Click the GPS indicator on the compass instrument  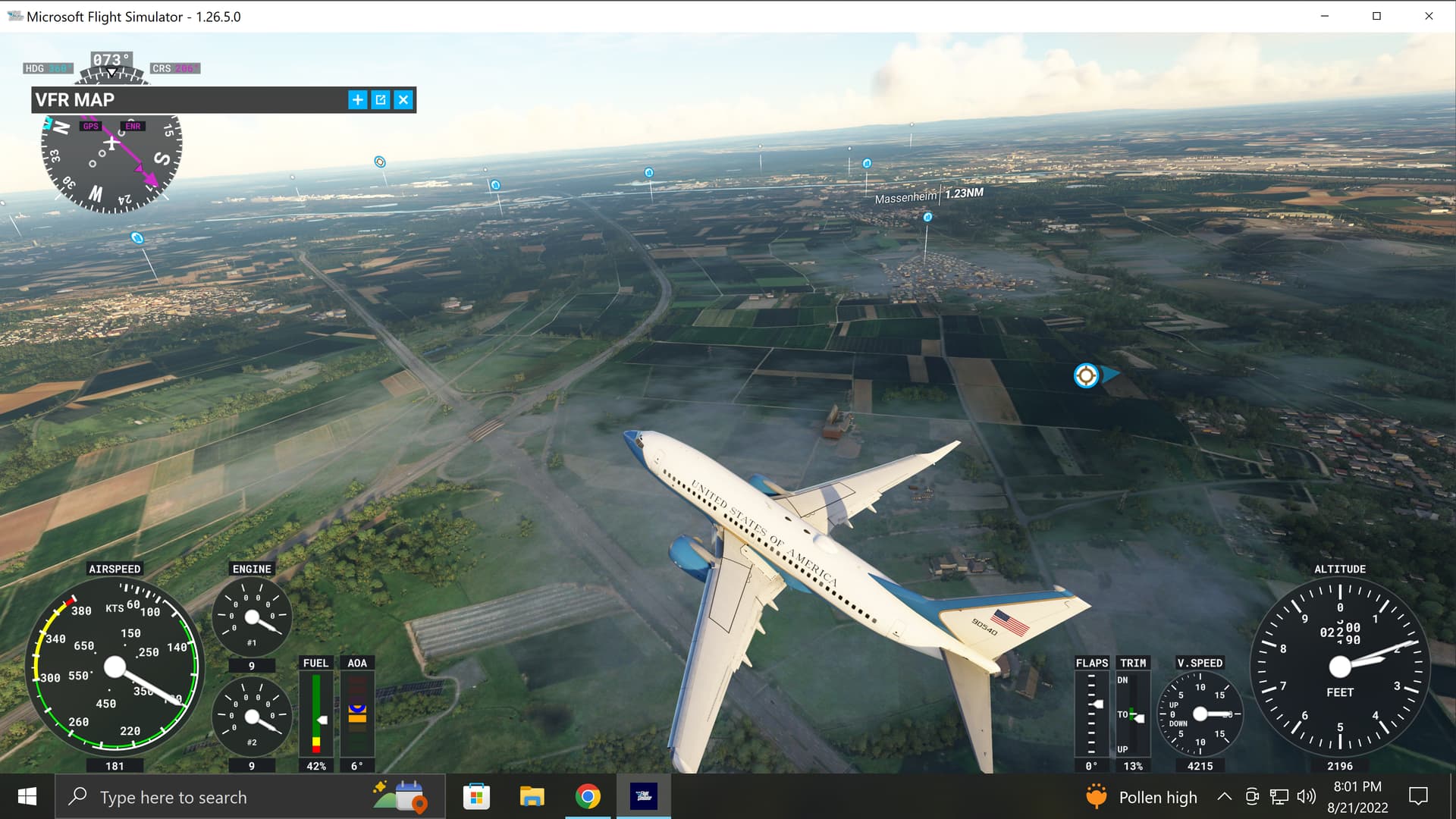tap(91, 126)
